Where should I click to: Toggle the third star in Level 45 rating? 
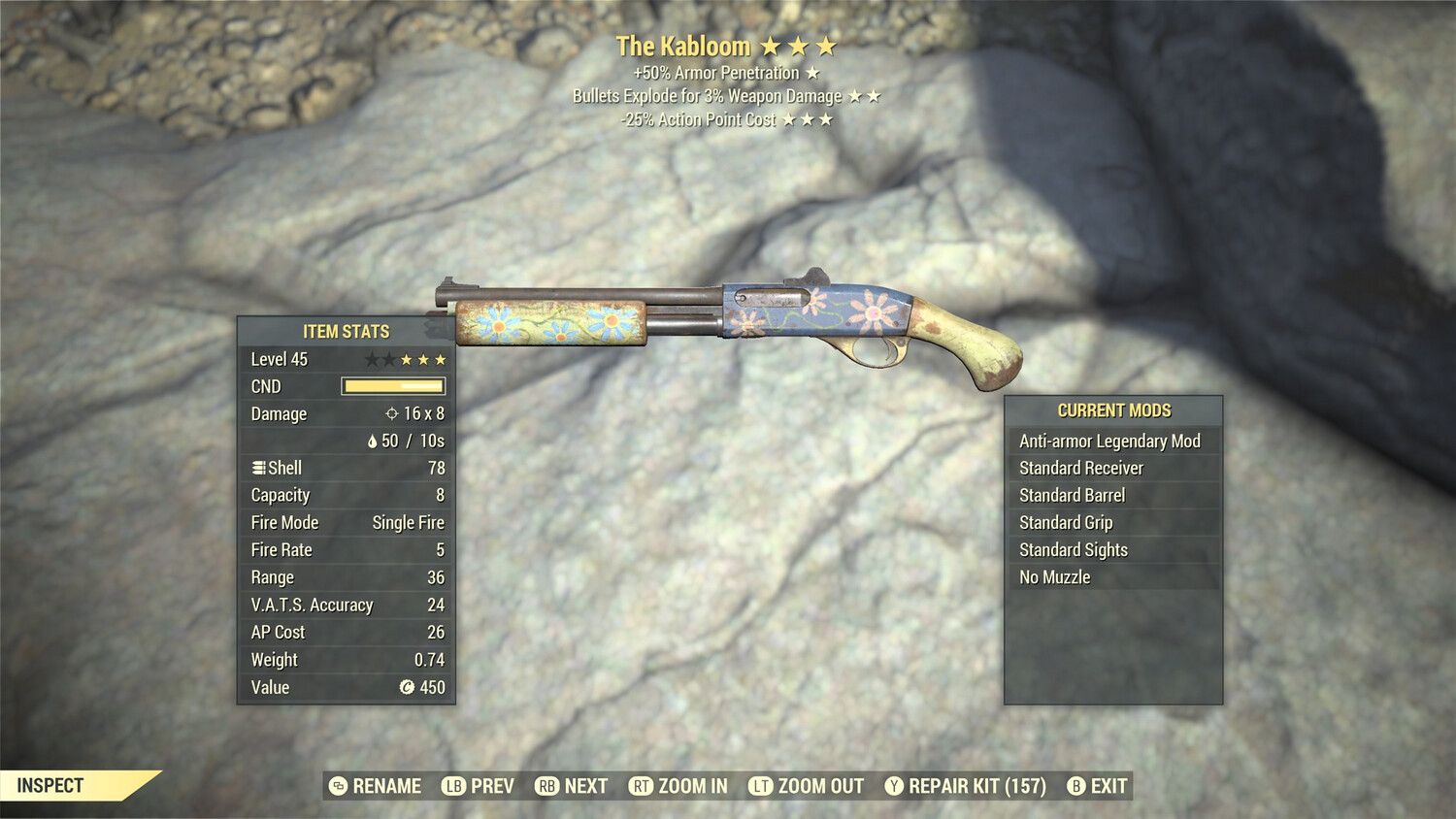pyautogui.click(x=408, y=358)
